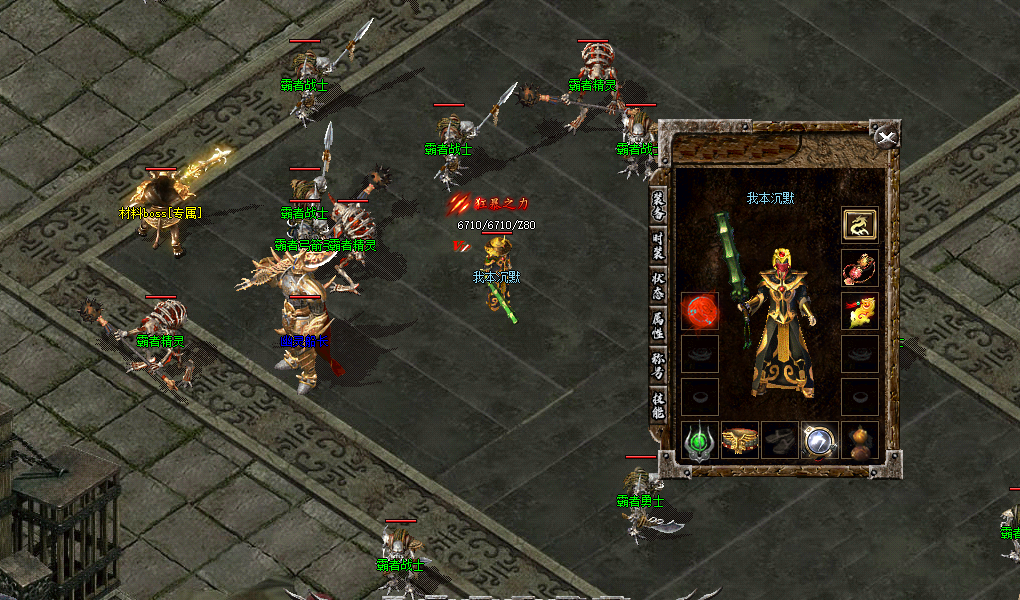Select the boots equipment slot
Viewport: 1020px width, 600px height.
click(x=779, y=440)
